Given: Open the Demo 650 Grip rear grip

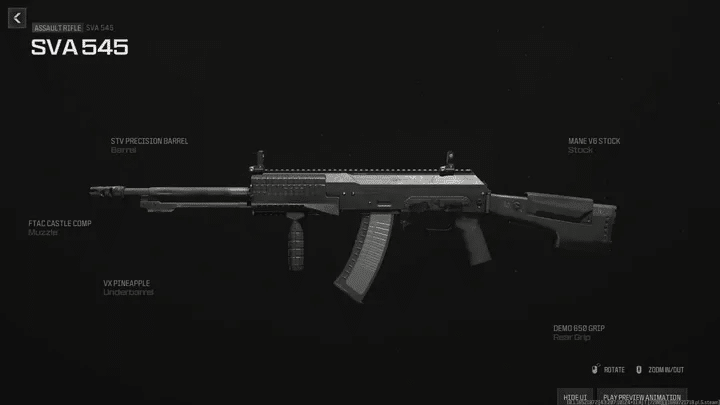Looking at the screenshot, I should 579,328.
